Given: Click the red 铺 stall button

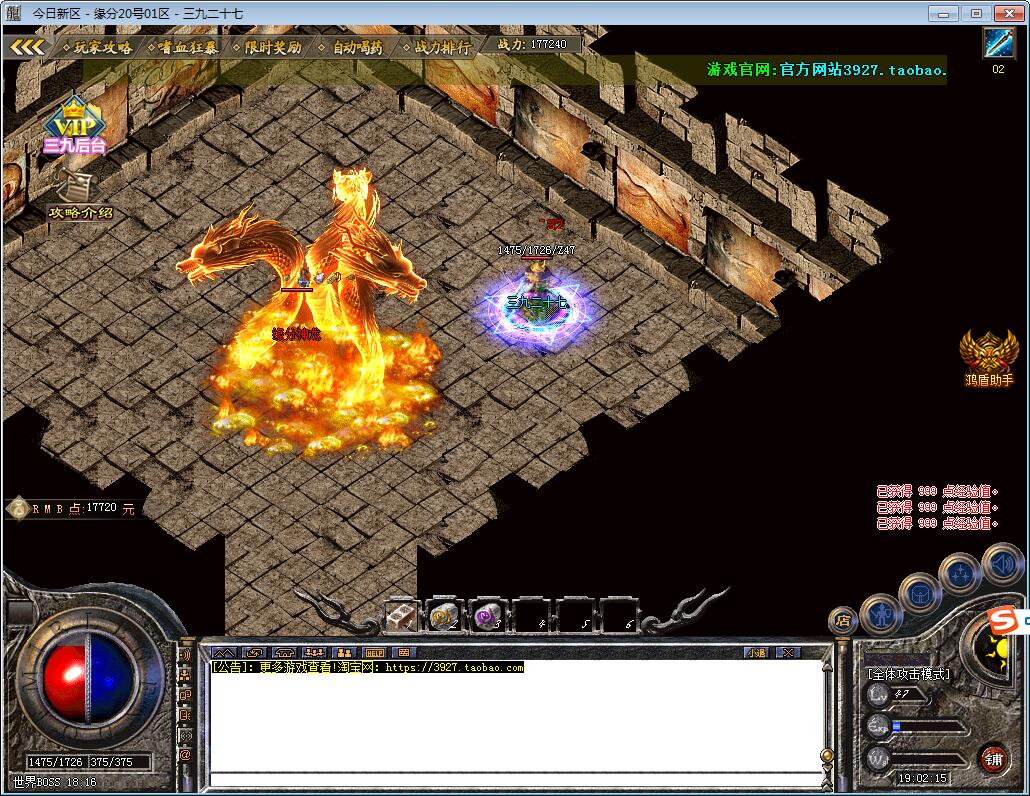Looking at the screenshot, I should [992, 758].
